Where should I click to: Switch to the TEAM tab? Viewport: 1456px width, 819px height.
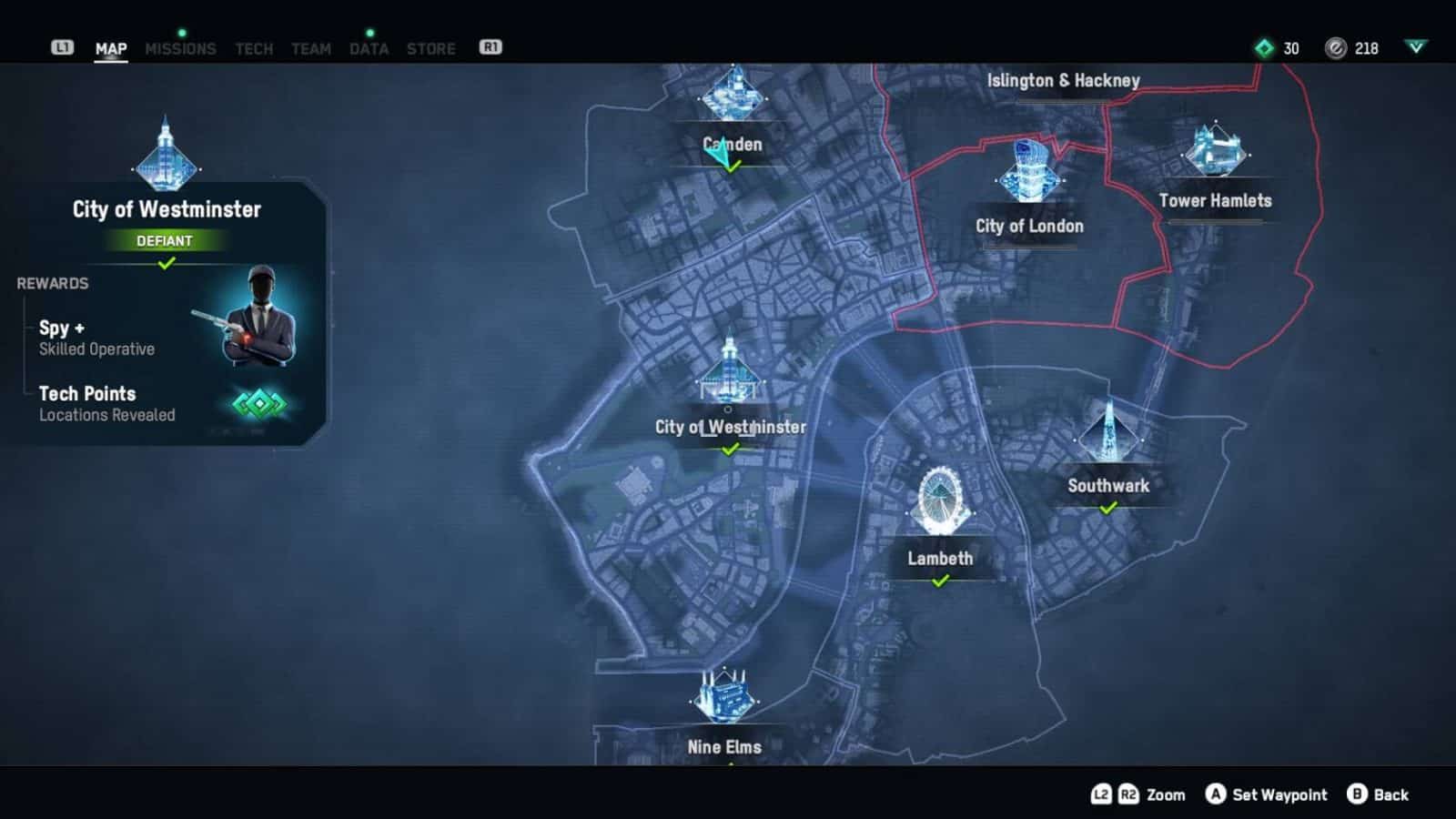tap(310, 49)
